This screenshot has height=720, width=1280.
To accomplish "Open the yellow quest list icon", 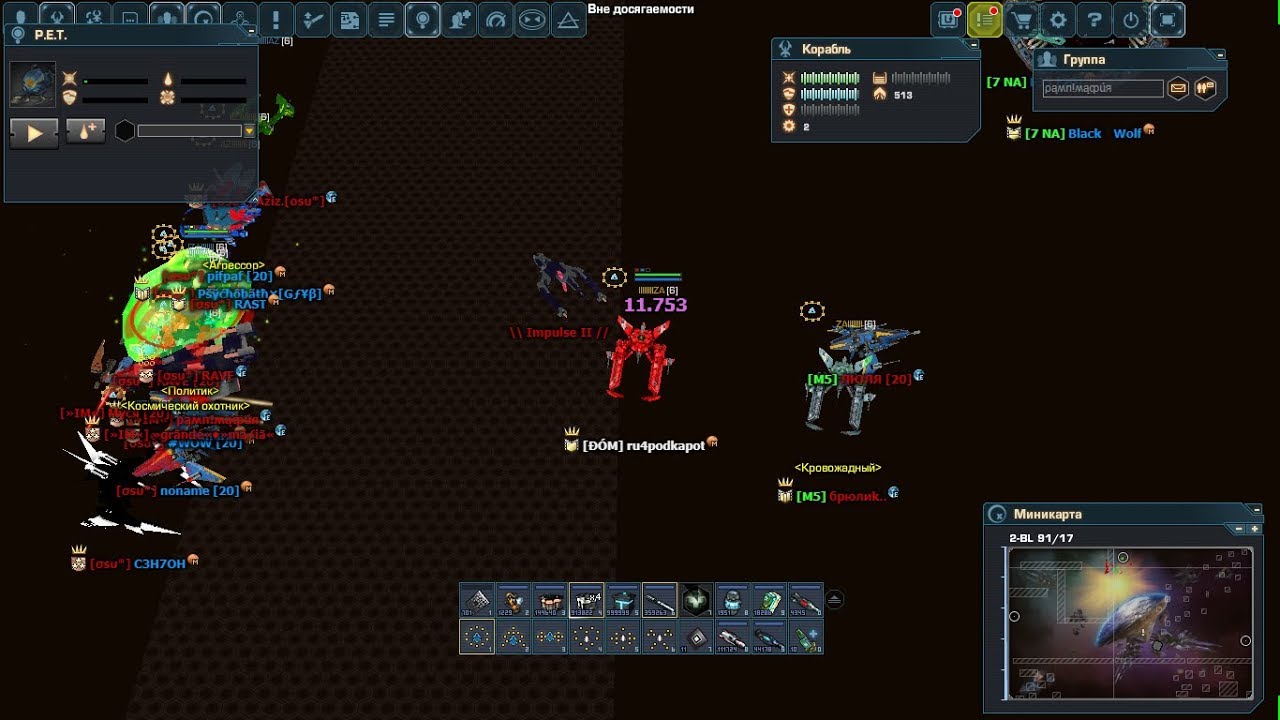I will tap(985, 20).
